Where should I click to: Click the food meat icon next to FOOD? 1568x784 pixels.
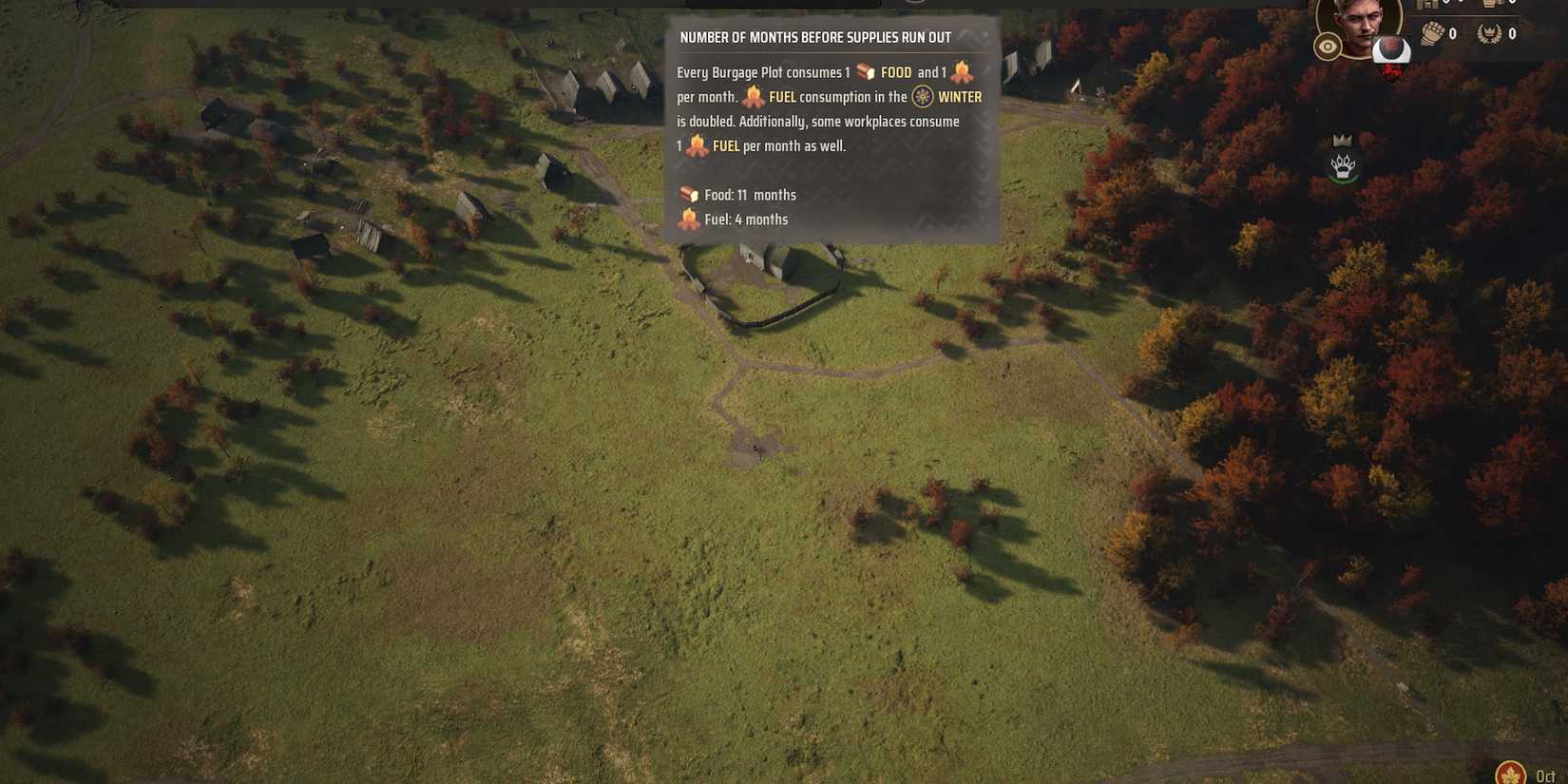(867, 71)
